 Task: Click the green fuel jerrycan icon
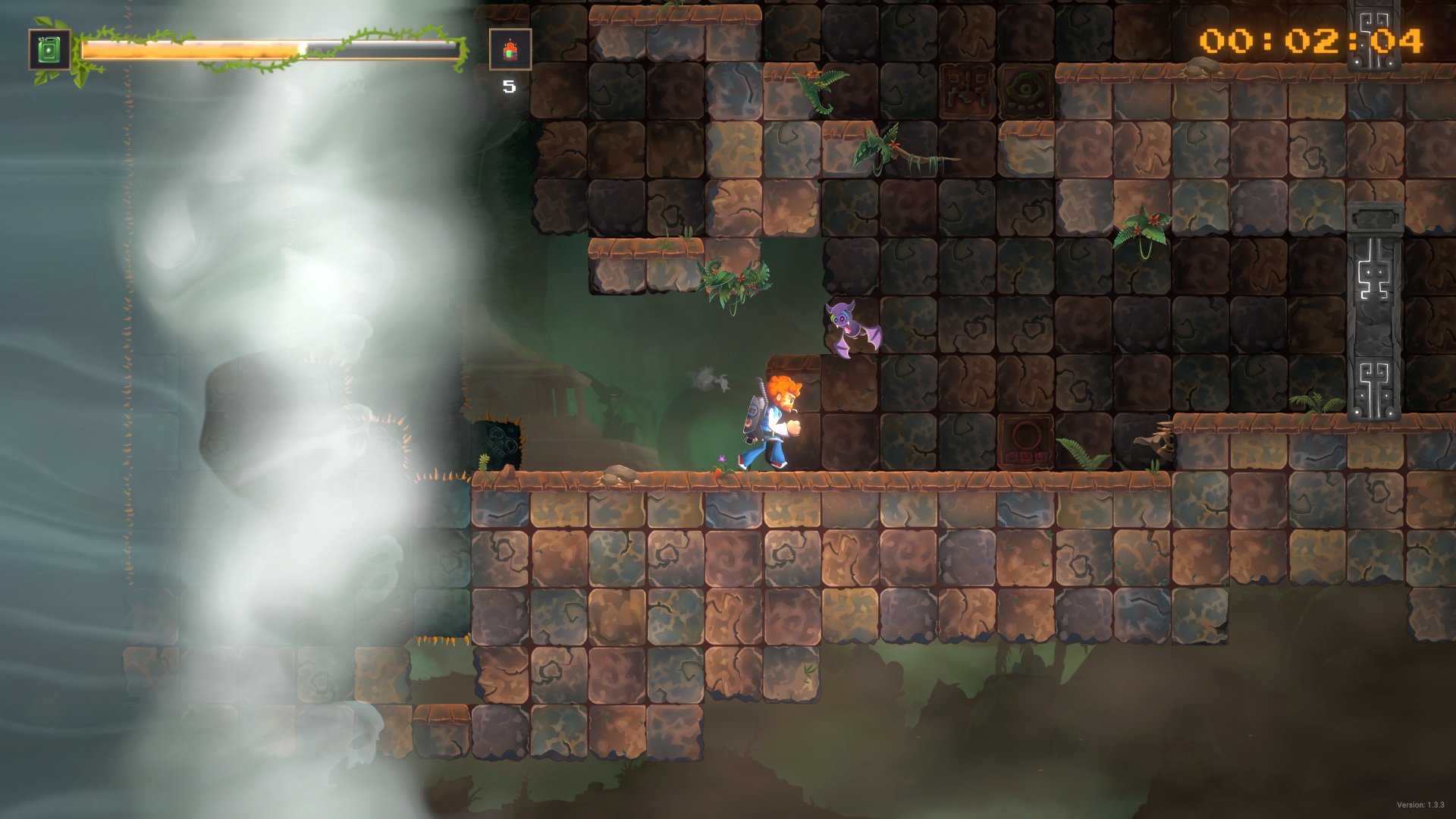pyautogui.click(x=49, y=50)
